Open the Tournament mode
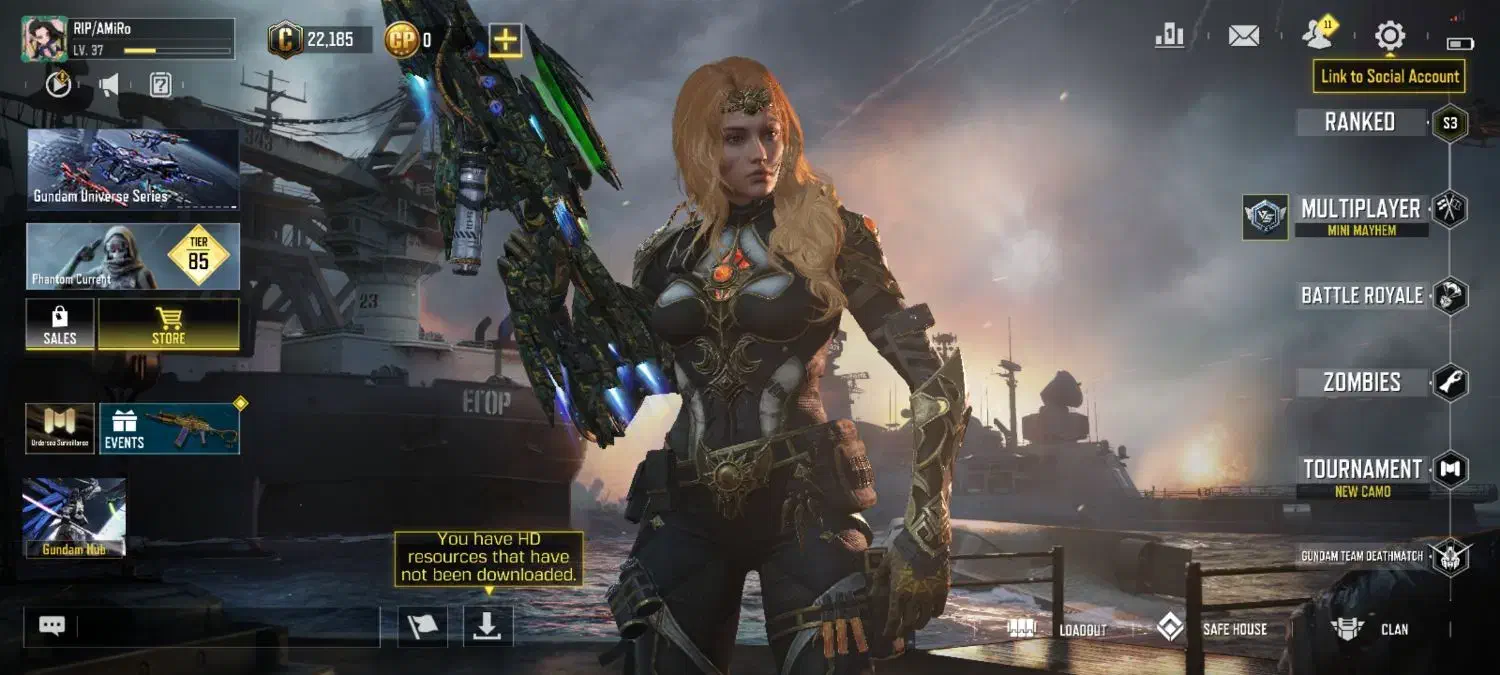 point(1362,470)
